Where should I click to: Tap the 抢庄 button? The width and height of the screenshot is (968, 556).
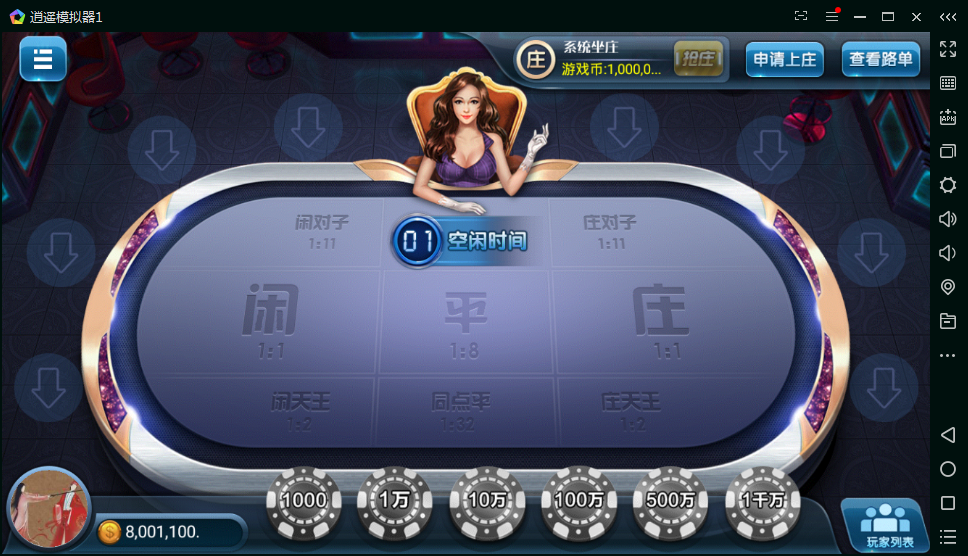[698, 59]
